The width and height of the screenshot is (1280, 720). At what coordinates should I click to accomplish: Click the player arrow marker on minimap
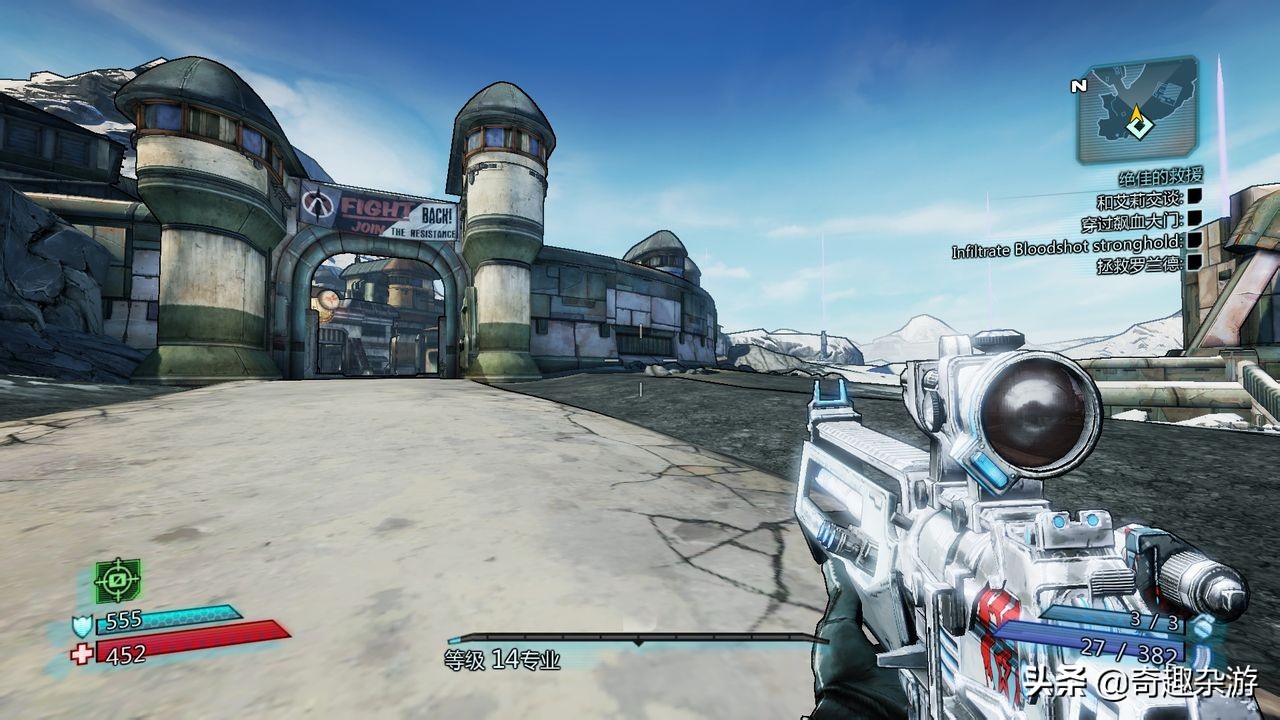pyautogui.click(x=1137, y=125)
